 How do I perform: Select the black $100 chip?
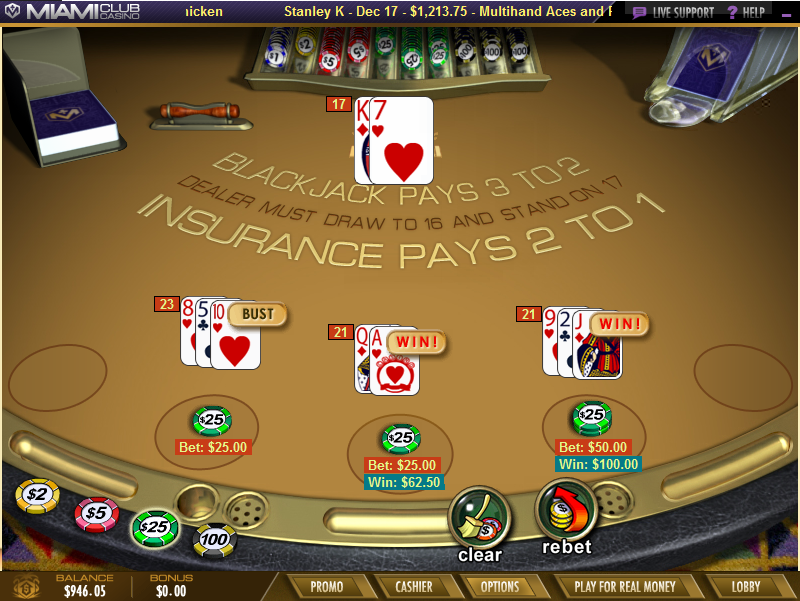[214, 540]
